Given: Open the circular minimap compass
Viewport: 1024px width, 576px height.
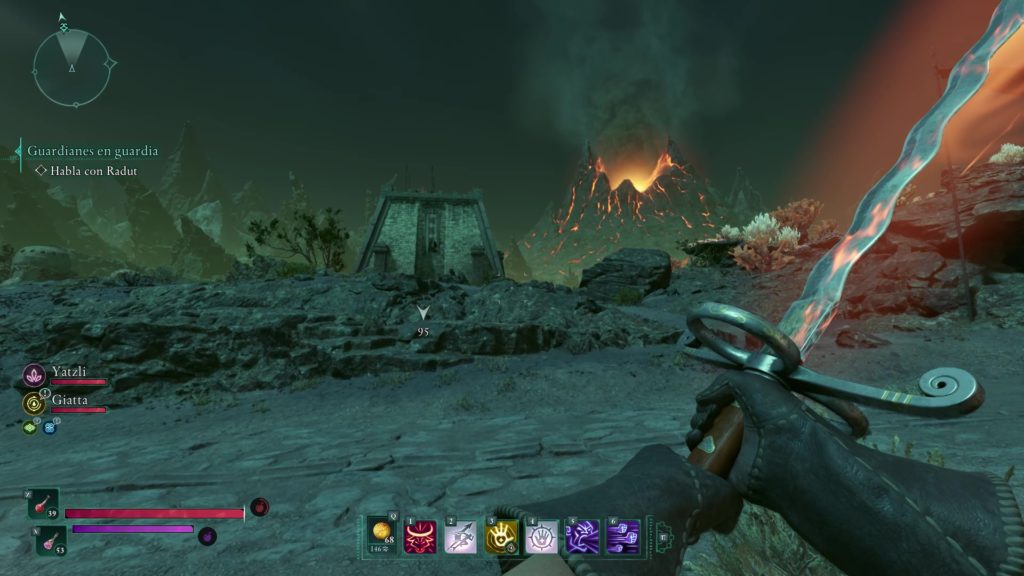Looking at the screenshot, I should [x=72, y=66].
